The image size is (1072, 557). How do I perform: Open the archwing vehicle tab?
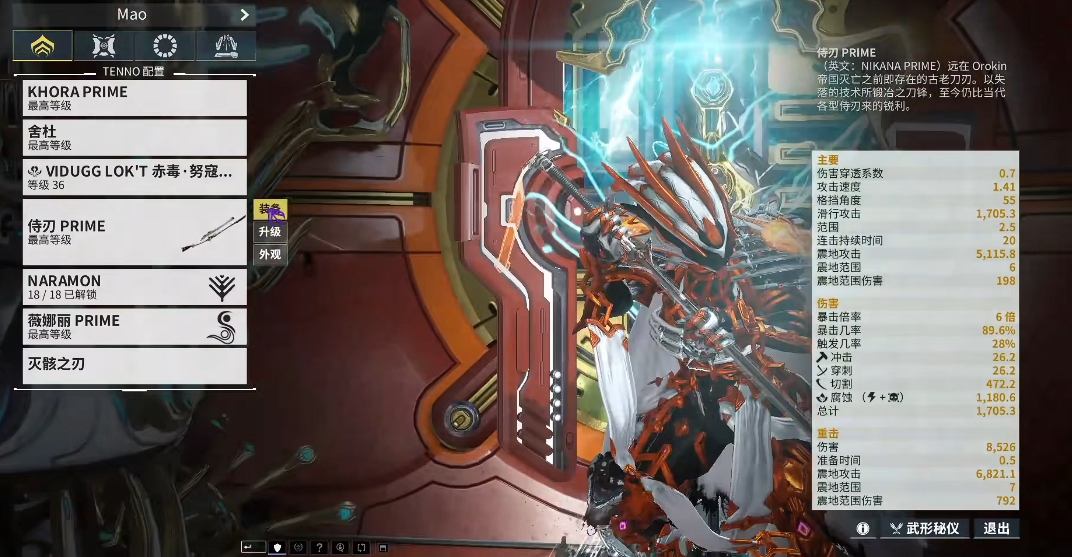pos(226,45)
